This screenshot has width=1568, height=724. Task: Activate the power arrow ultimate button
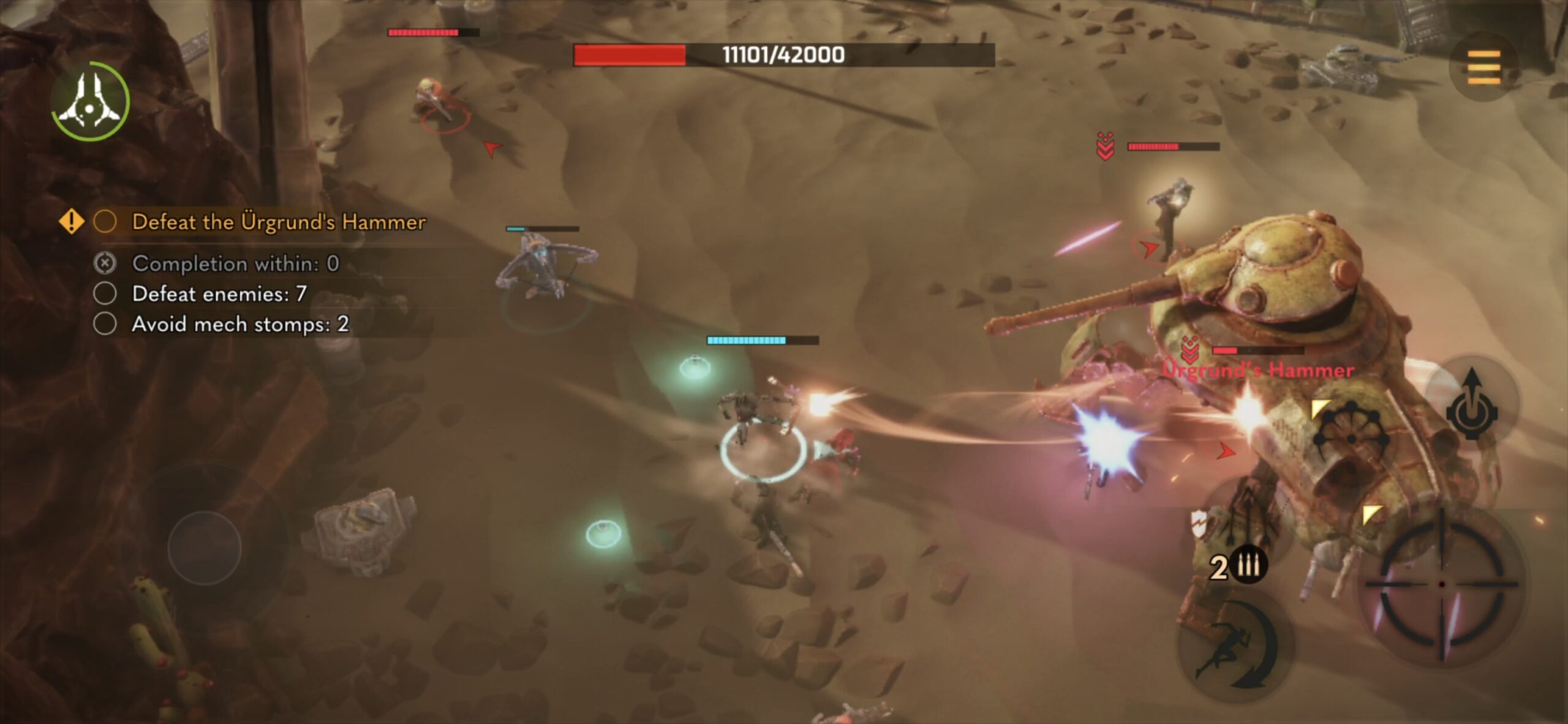tap(1472, 405)
